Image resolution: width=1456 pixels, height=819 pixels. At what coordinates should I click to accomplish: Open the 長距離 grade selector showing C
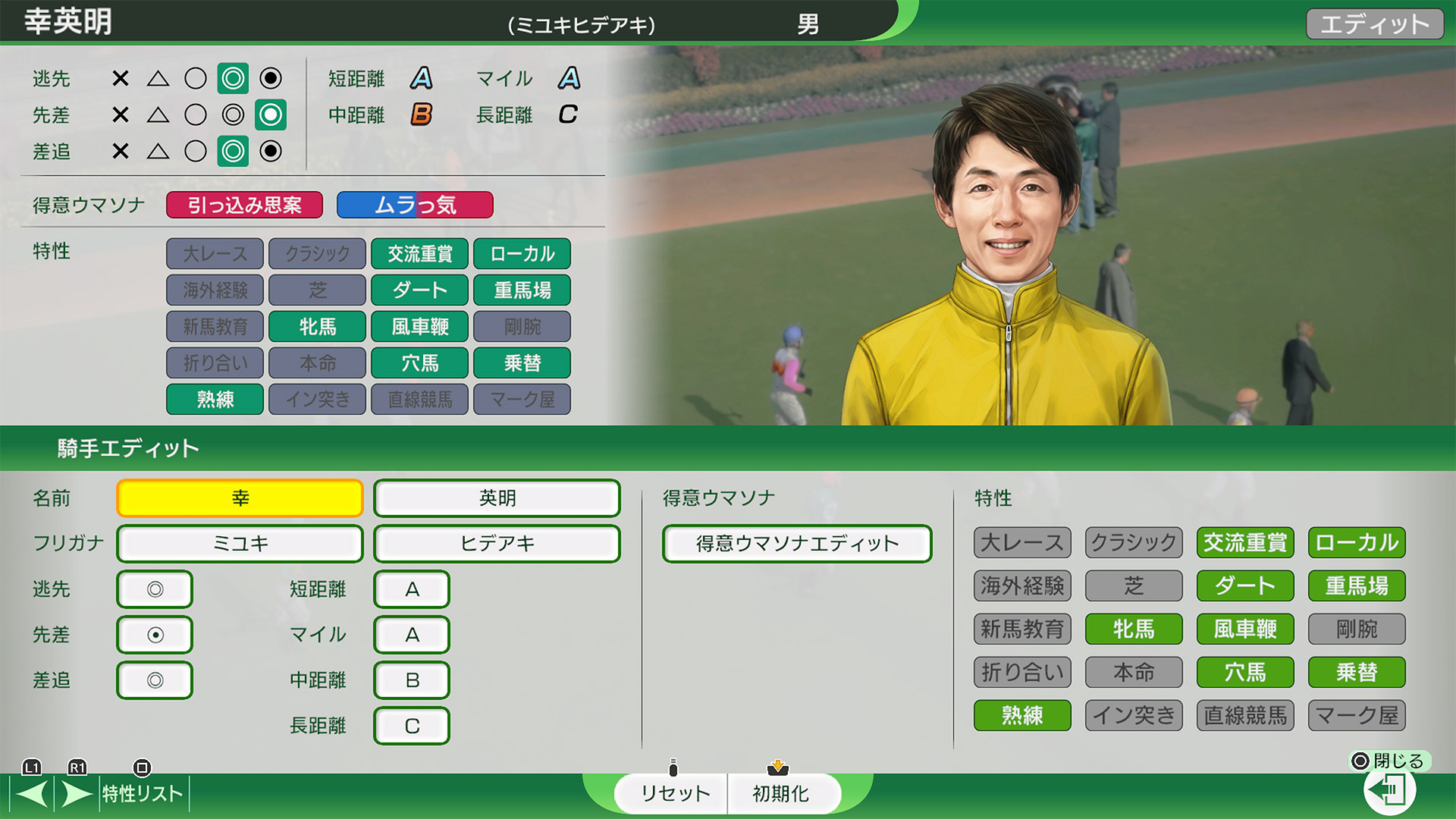412,726
